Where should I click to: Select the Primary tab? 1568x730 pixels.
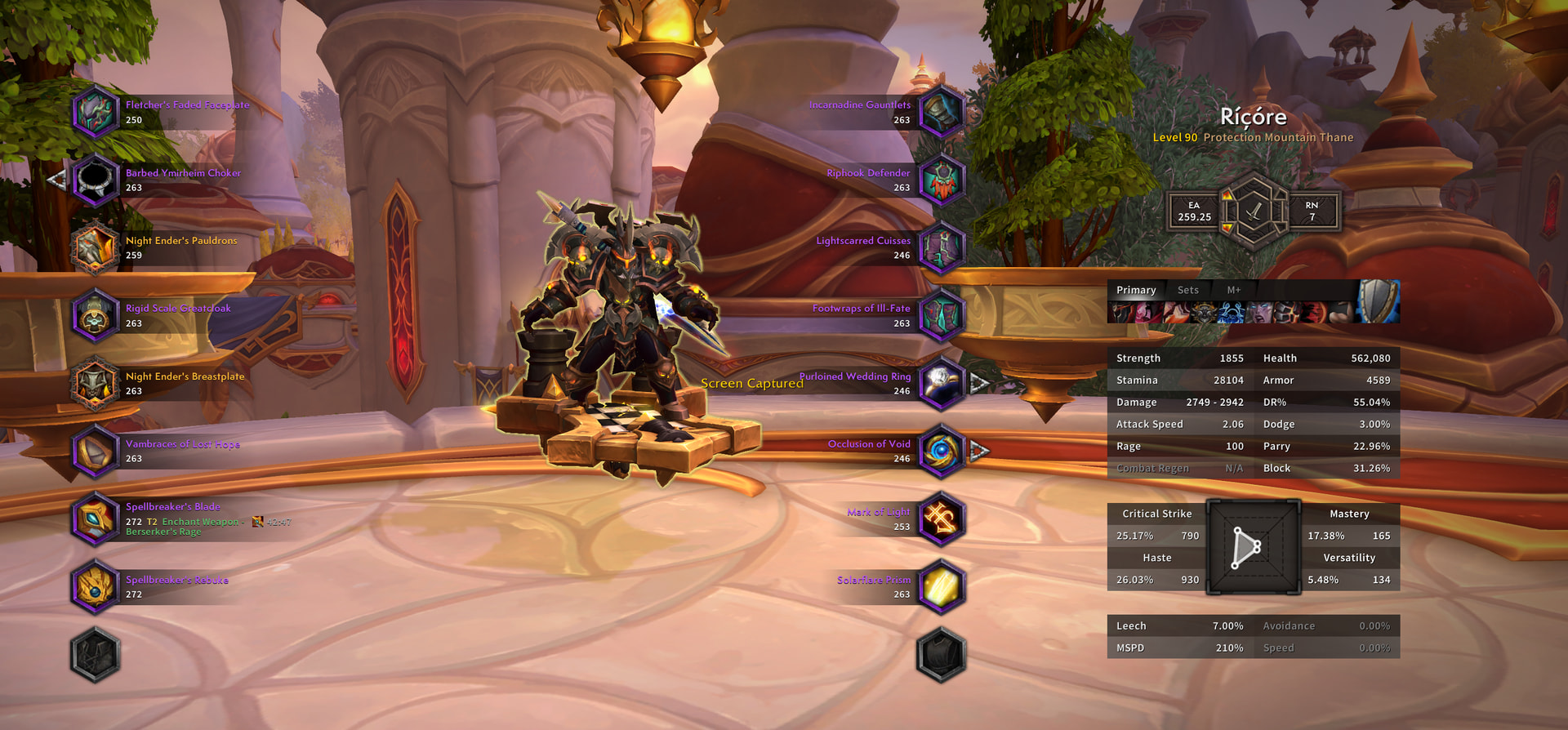pos(1136,290)
